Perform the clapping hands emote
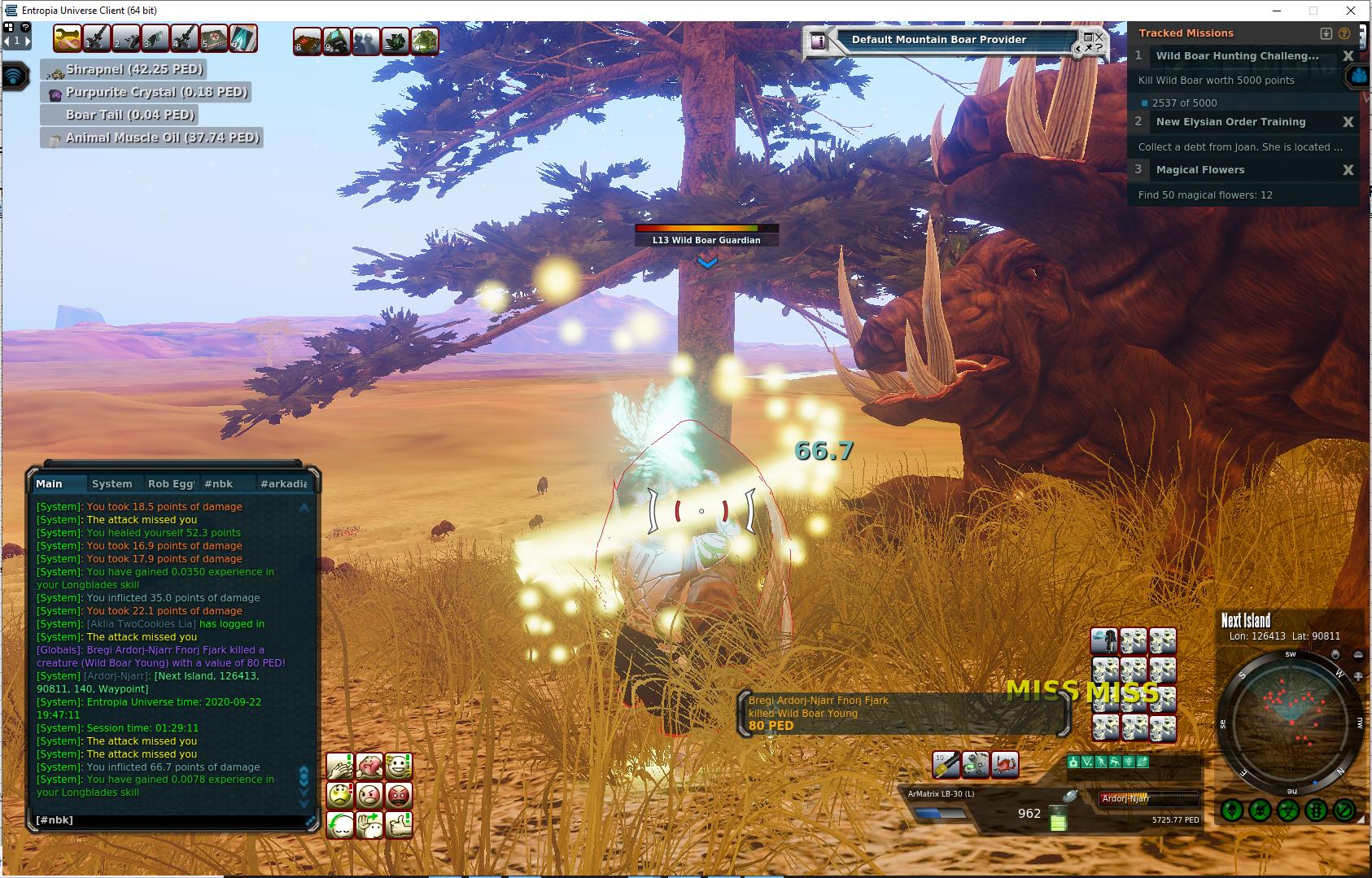Screen dimensions: 1372x878 click(340, 766)
